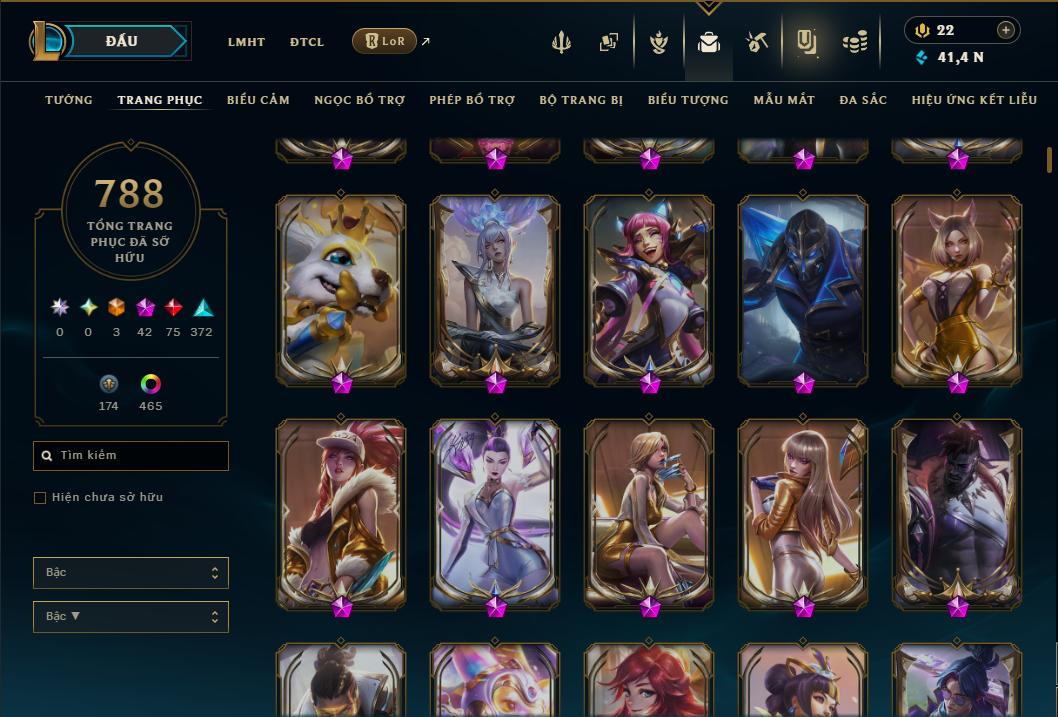Select the BỘ TRANG BỊ tab

[581, 100]
